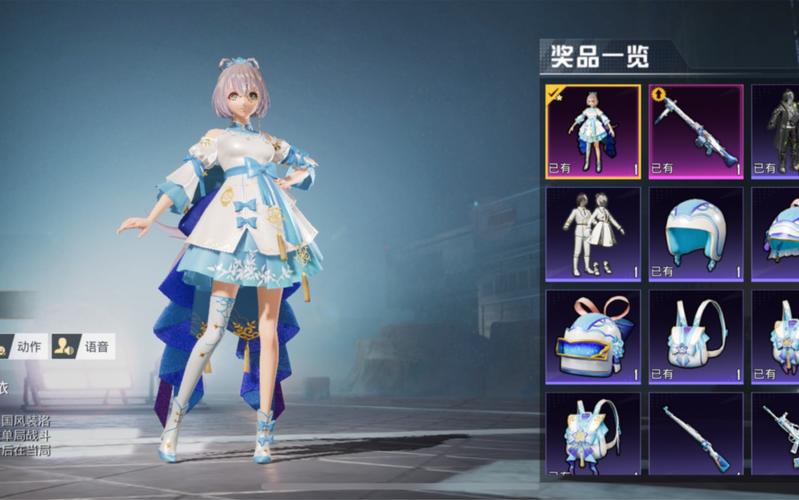
Task: Select the small white backpack in third row
Action: coord(696,337)
